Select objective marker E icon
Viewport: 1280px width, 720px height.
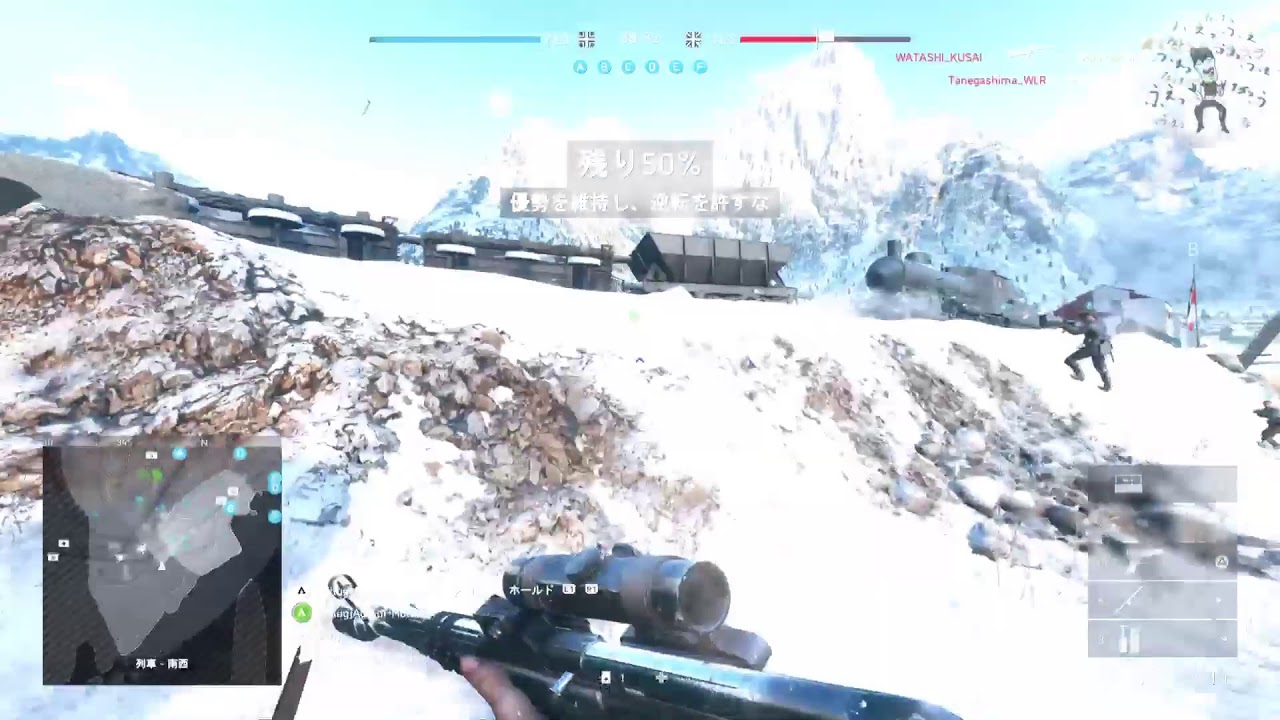point(674,68)
